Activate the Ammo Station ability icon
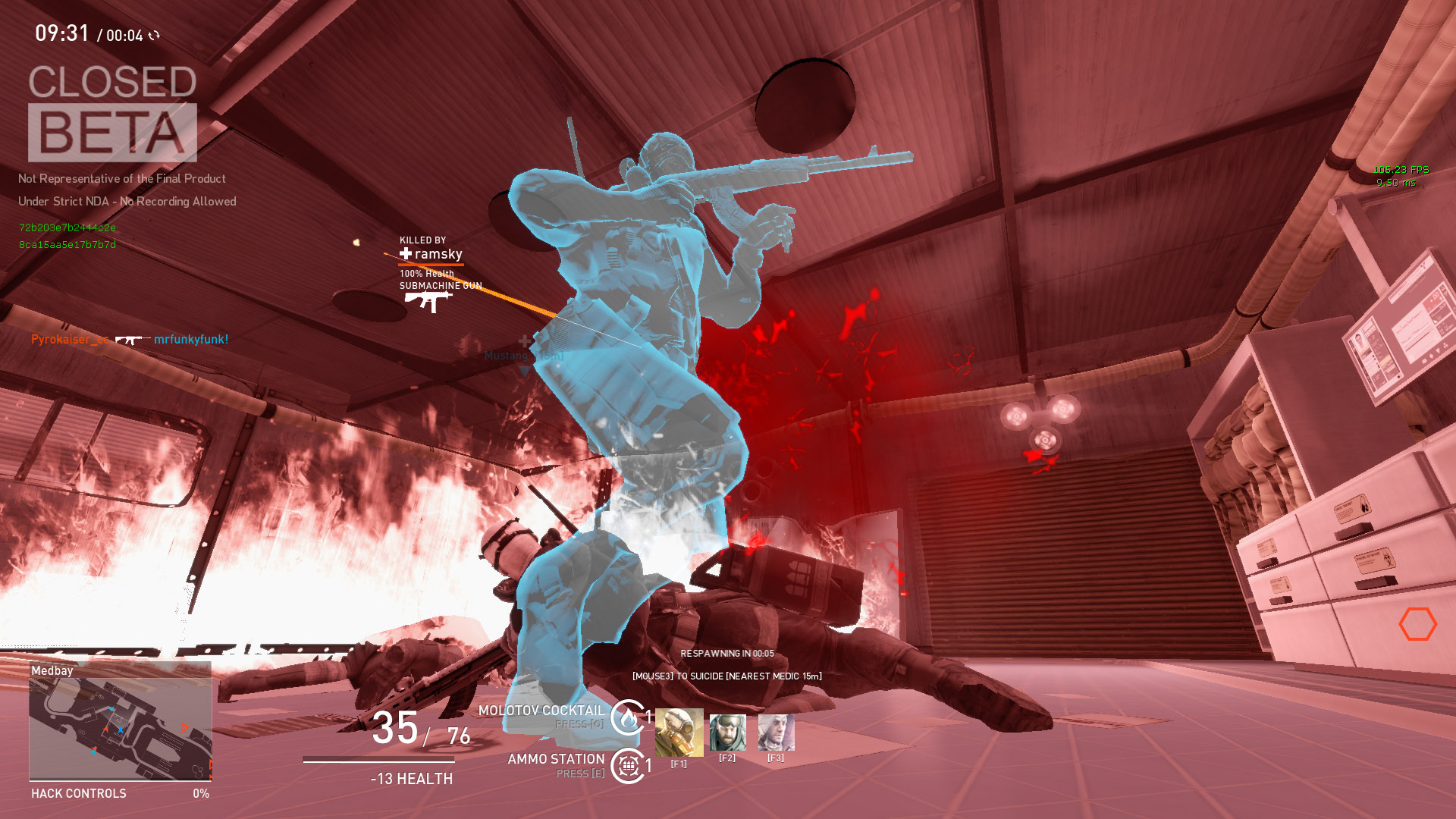The height and width of the screenshot is (819, 1456). 628,766
